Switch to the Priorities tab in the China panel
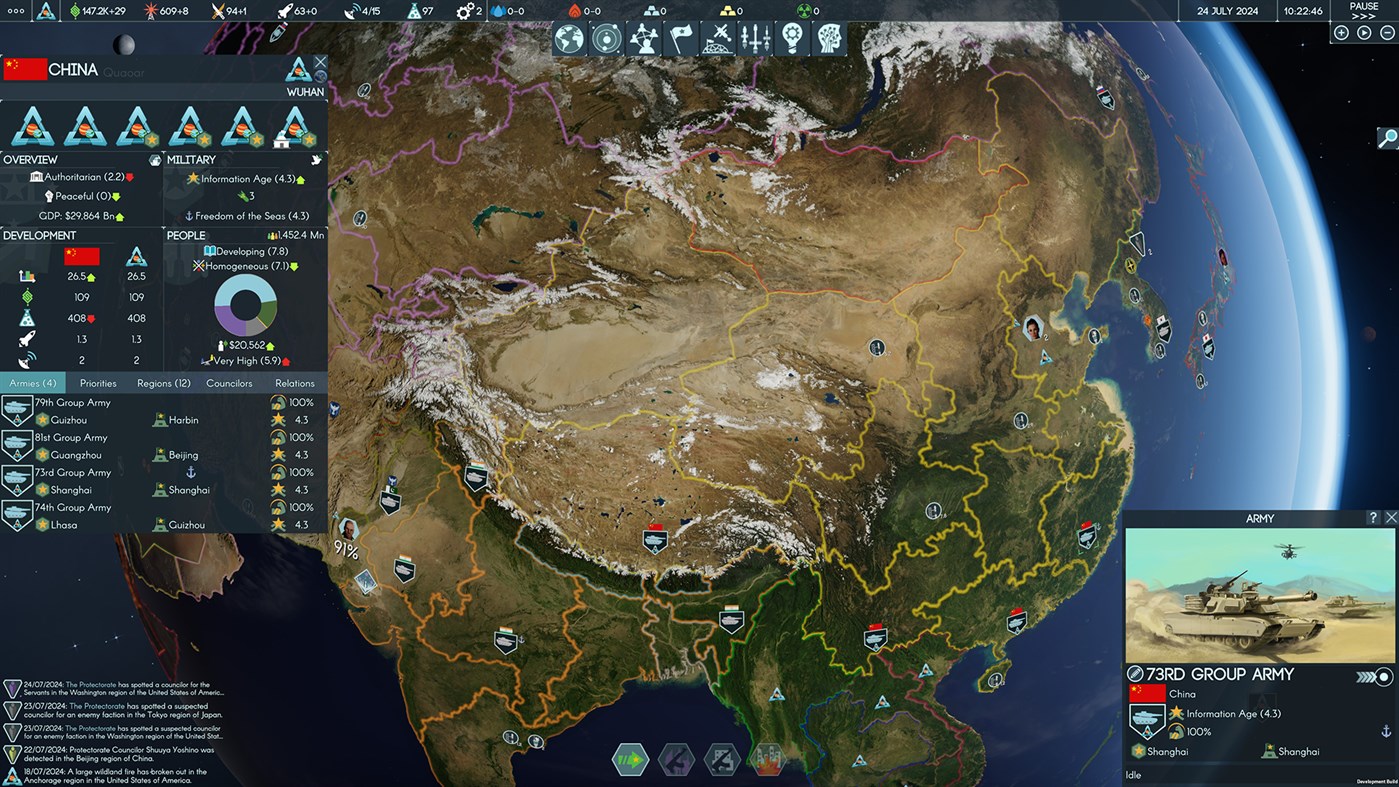This screenshot has width=1399, height=787. [97, 382]
